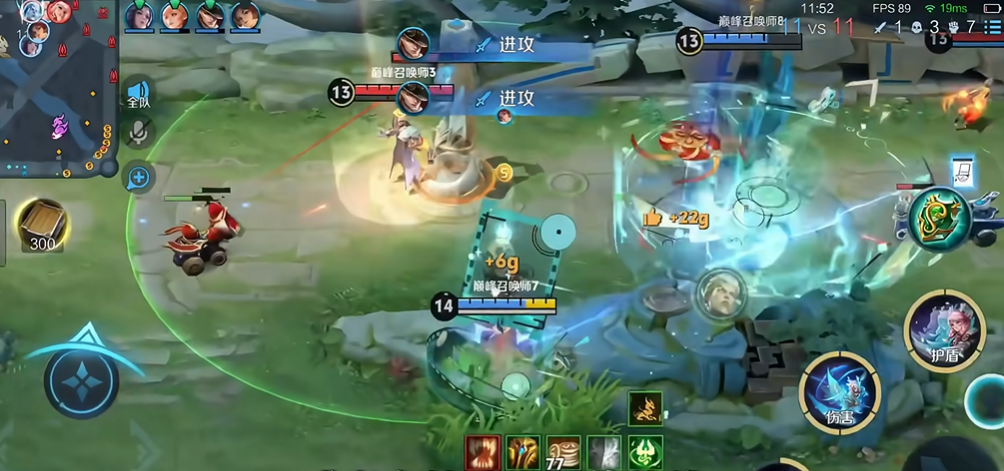Select the first teammate portrait in top row

(x=139, y=16)
